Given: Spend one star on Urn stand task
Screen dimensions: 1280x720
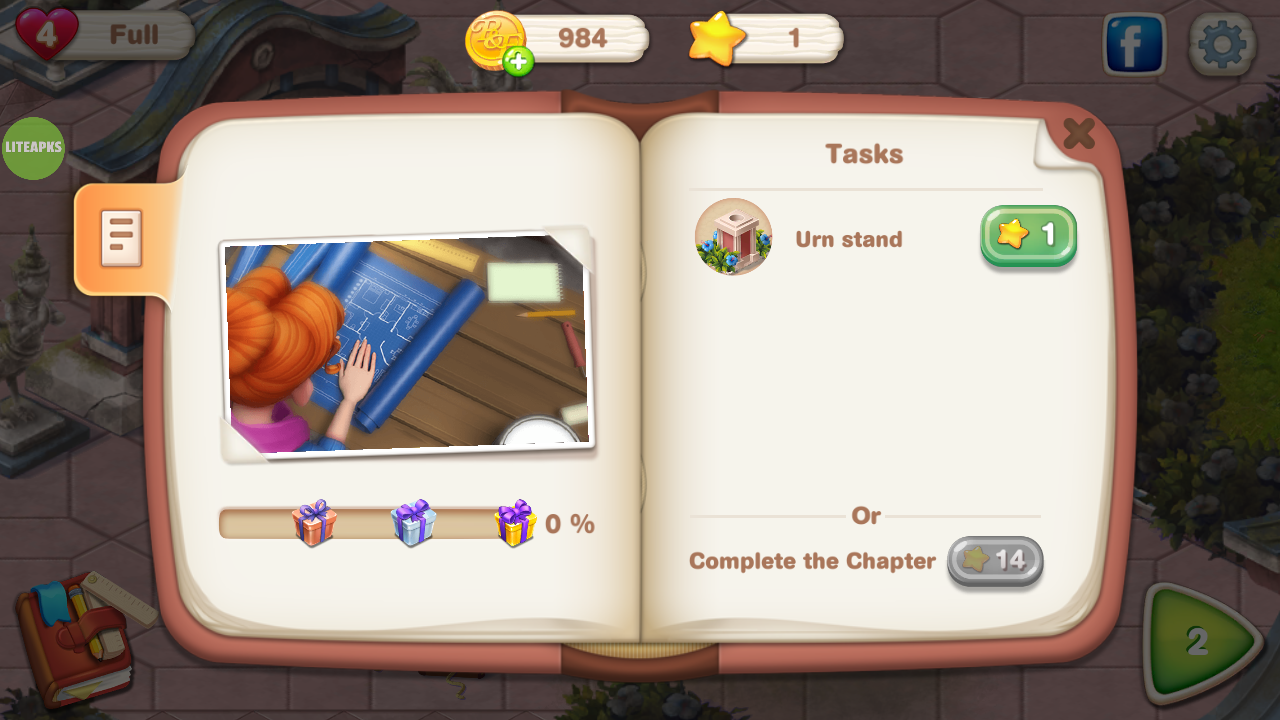Looking at the screenshot, I should 1028,236.
